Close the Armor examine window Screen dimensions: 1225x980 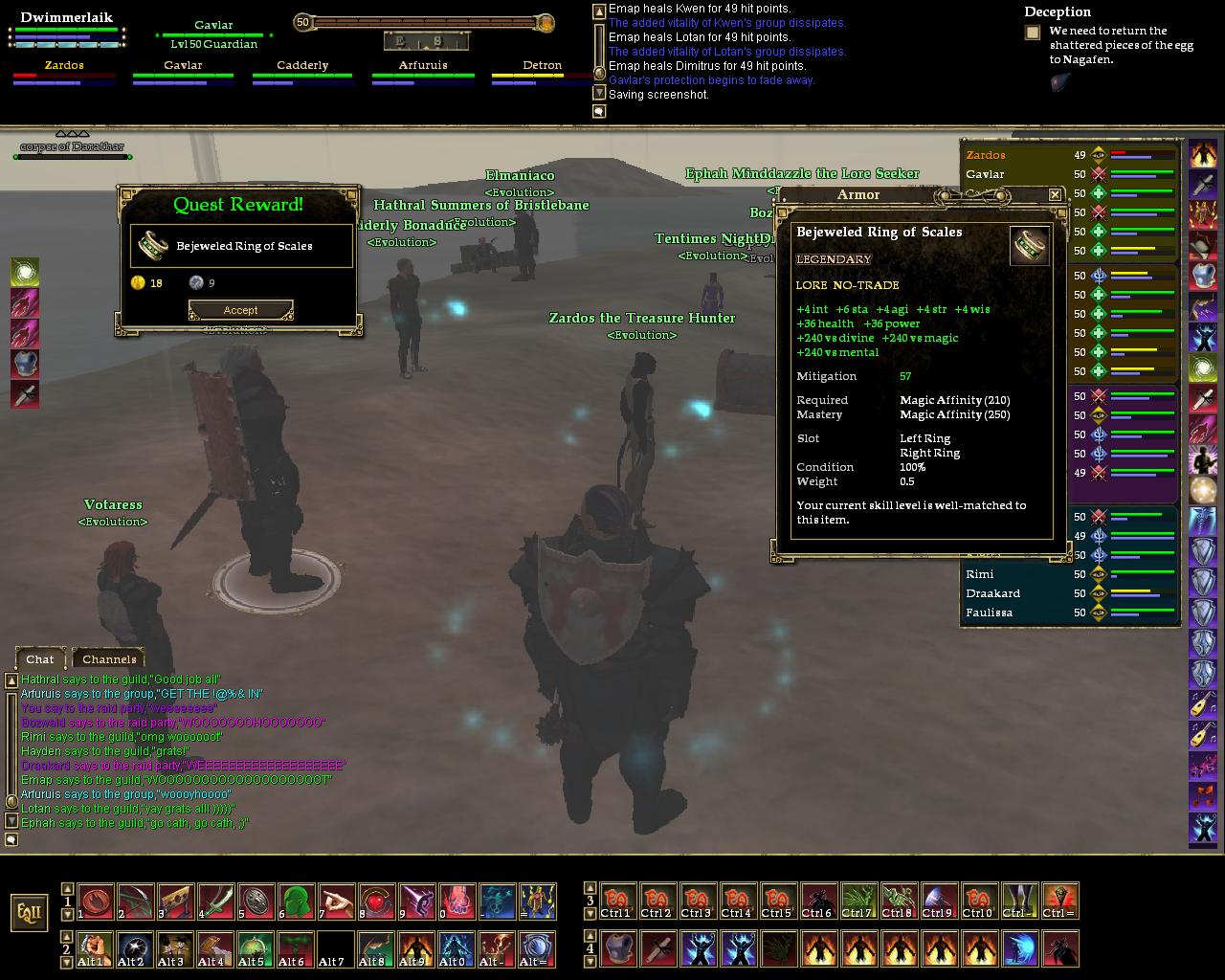click(1055, 194)
